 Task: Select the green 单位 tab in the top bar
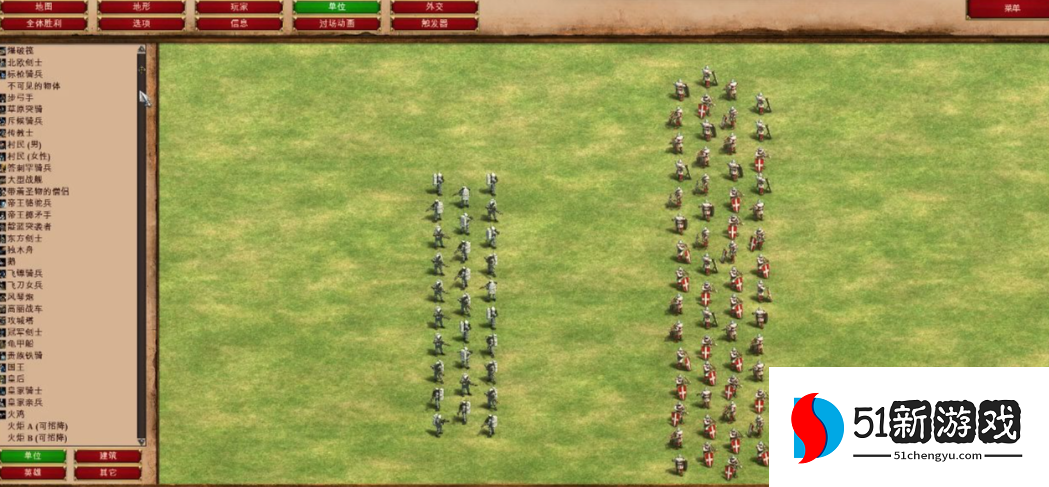(x=337, y=7)
